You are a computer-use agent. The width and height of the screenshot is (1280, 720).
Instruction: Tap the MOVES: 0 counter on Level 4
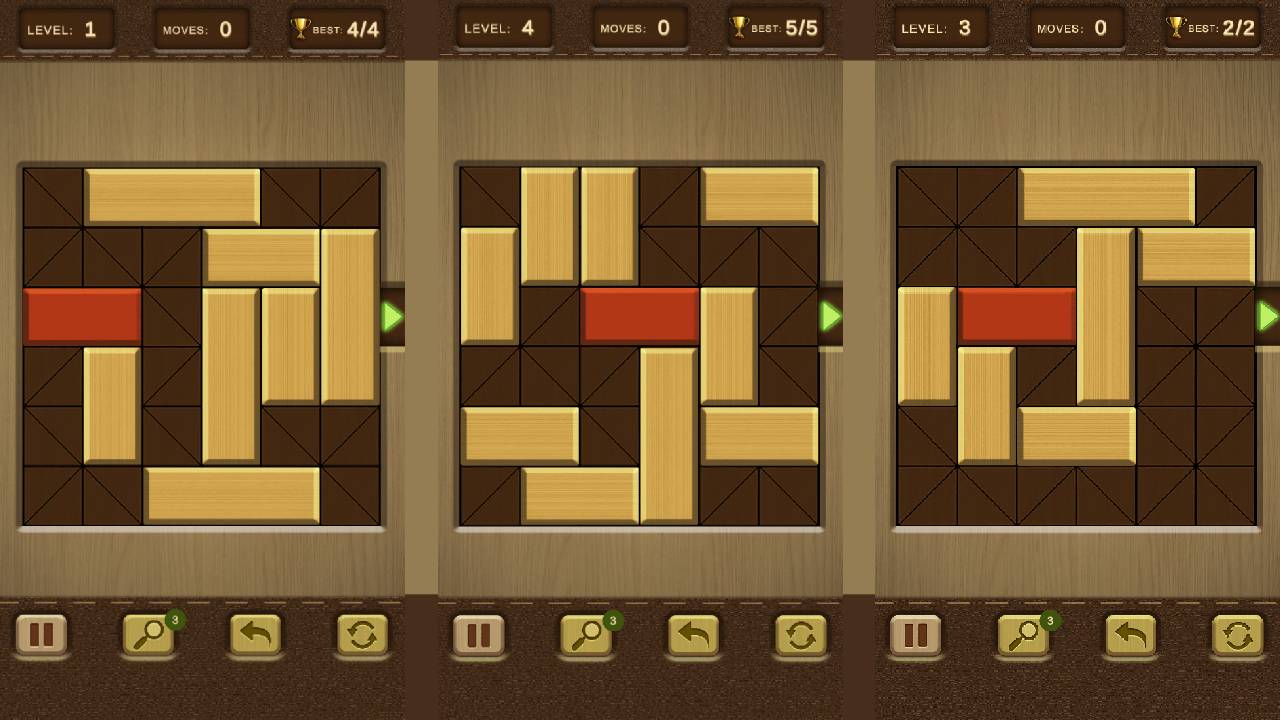point(639,28)
